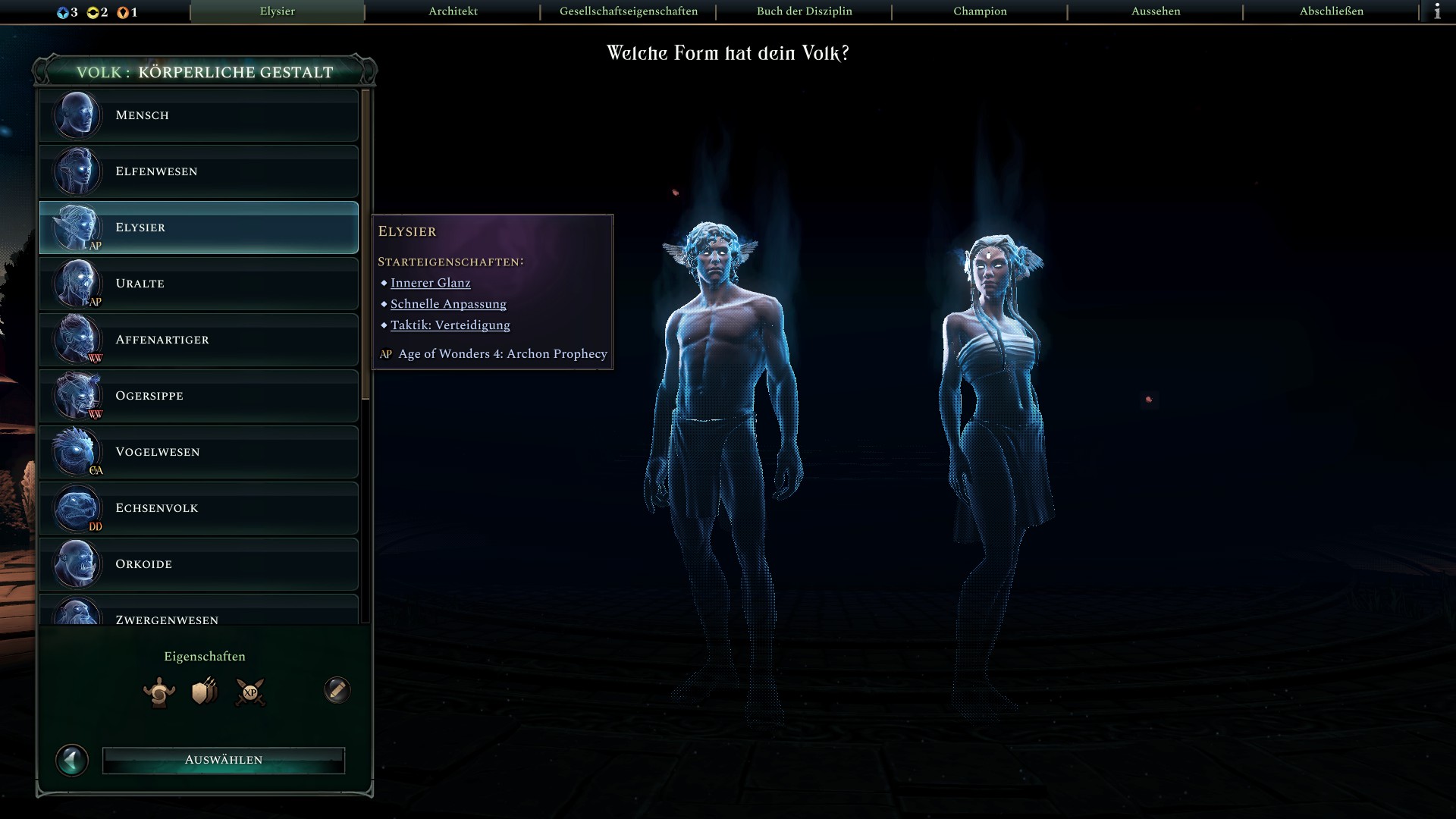Screen dimensions: 1456x819
Task: Confirm with the Auswählen button
Action: (224, 760)
